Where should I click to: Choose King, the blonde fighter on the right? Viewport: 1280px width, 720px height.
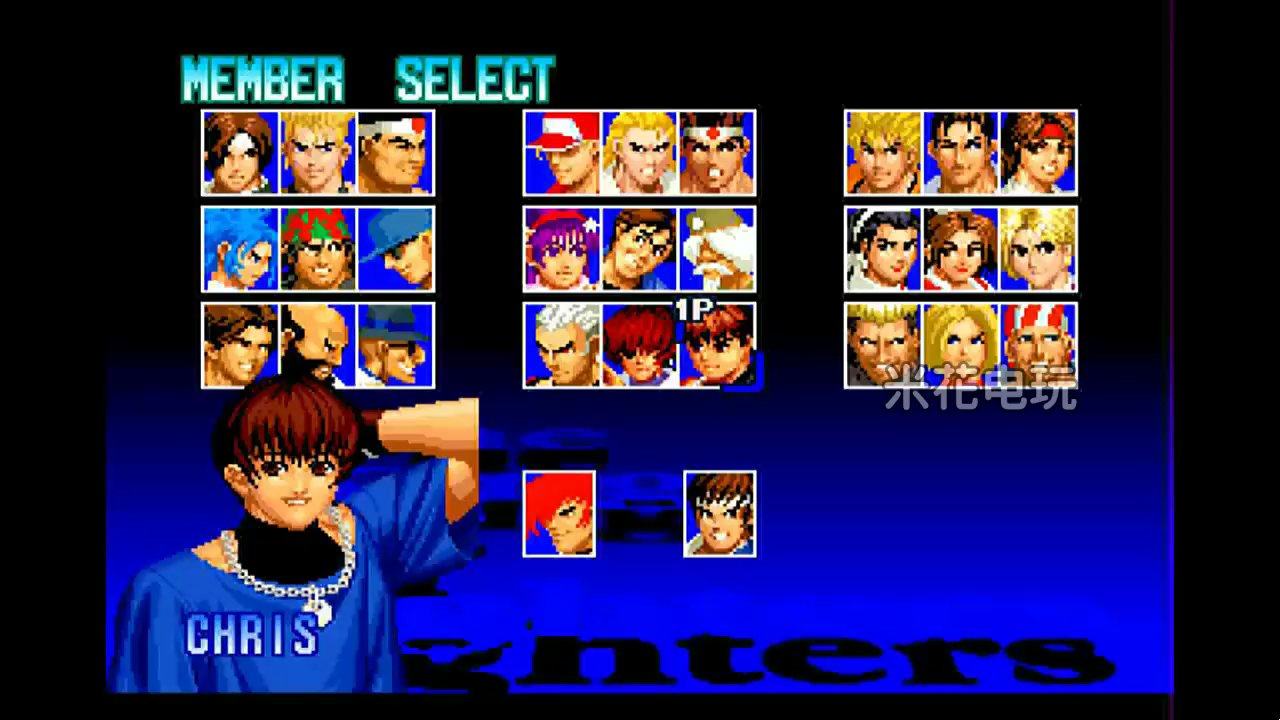(1040, 248)
